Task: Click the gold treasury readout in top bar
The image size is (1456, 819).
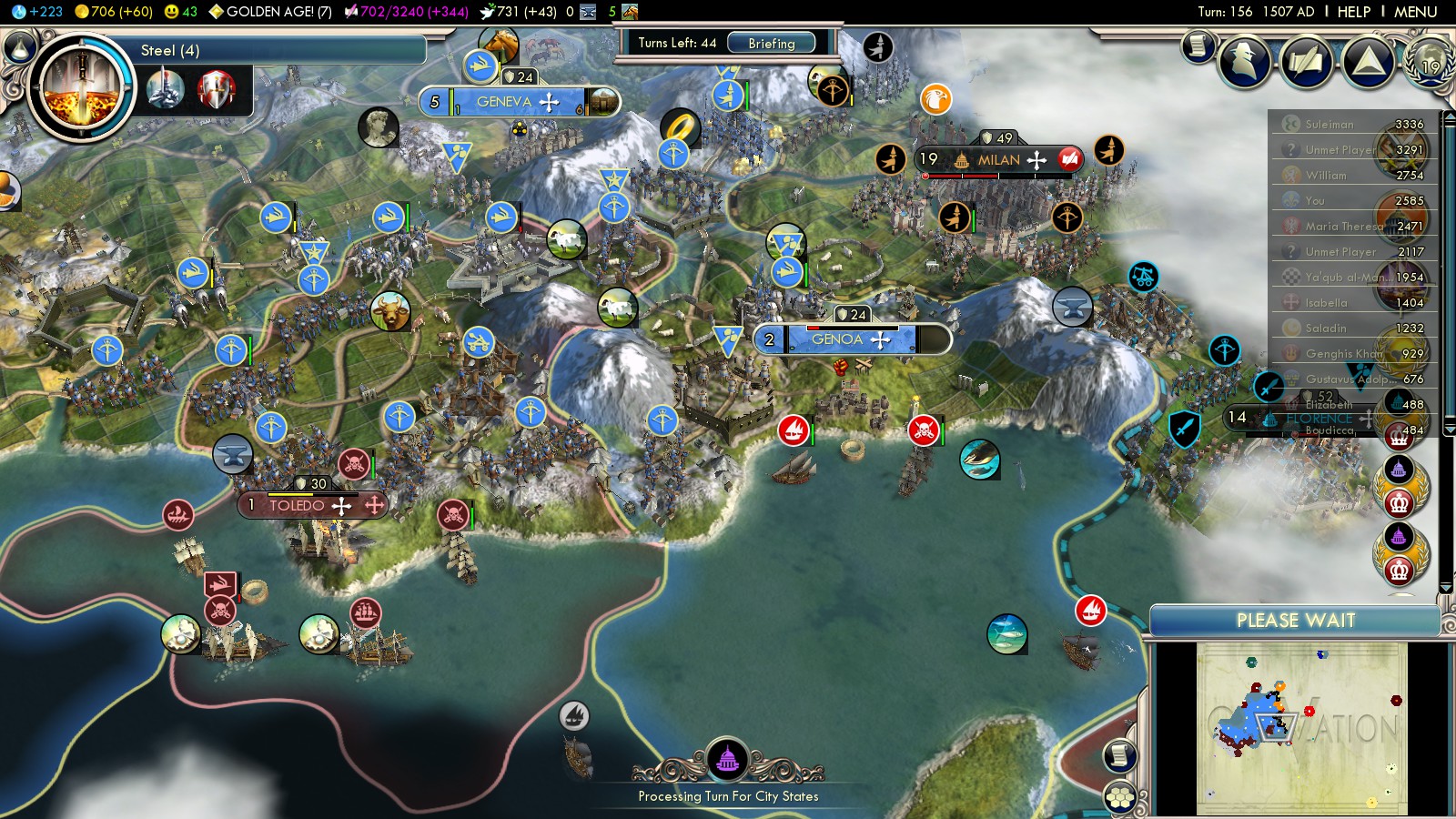Action: (114, 12)
